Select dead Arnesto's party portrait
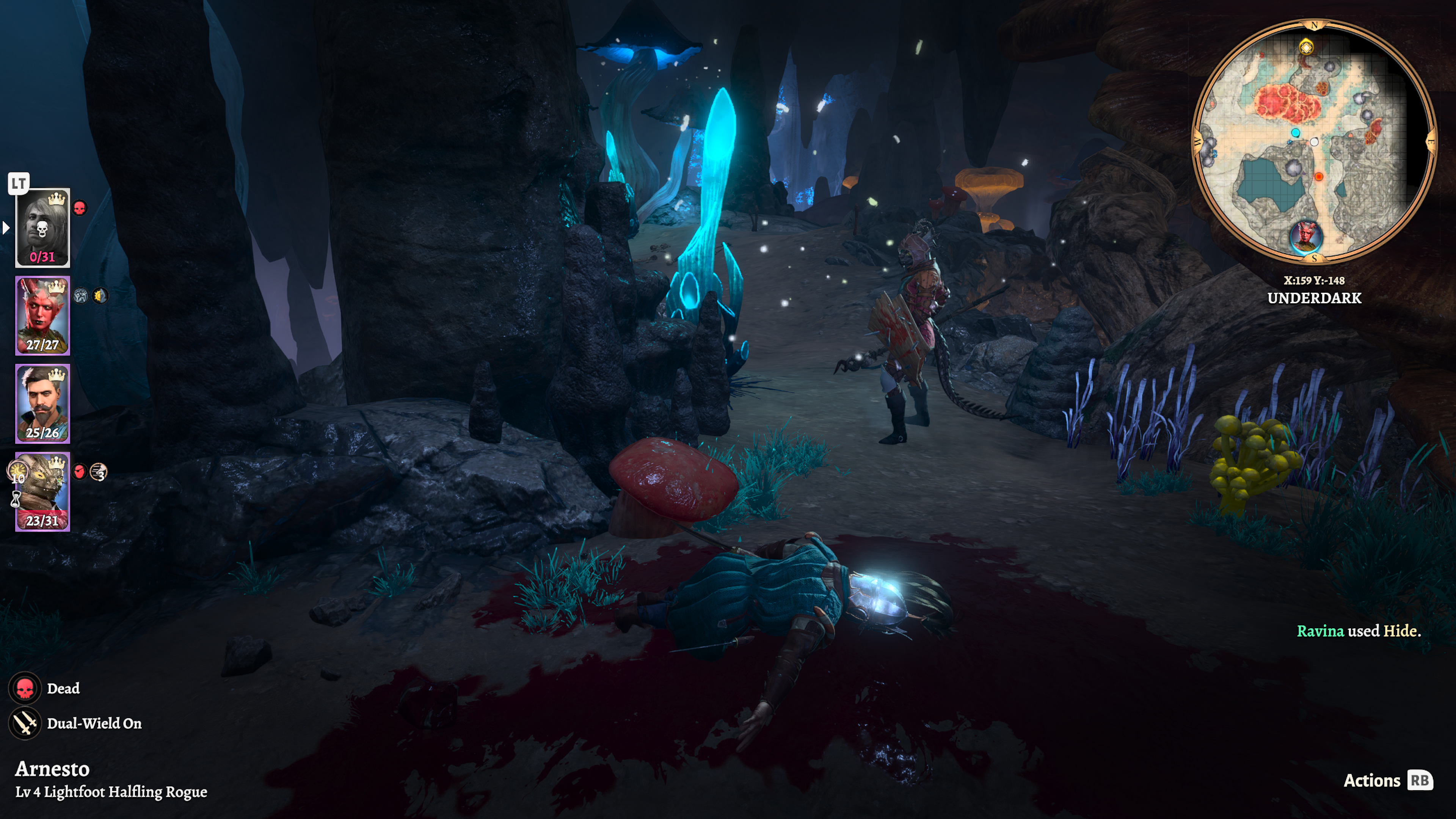This screenshot has height=819, width=1456. 42,227
